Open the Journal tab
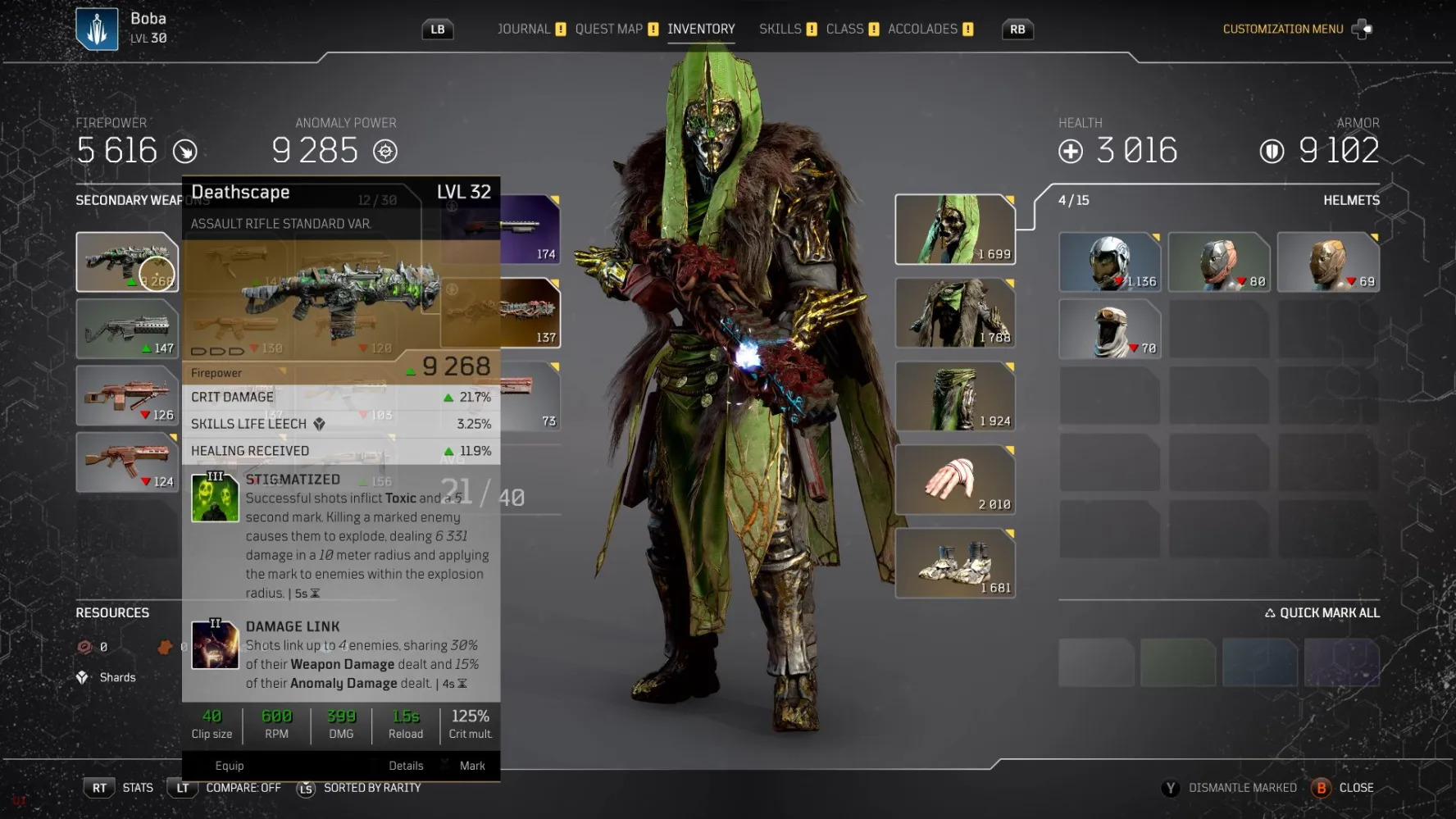 coord(524,30)
